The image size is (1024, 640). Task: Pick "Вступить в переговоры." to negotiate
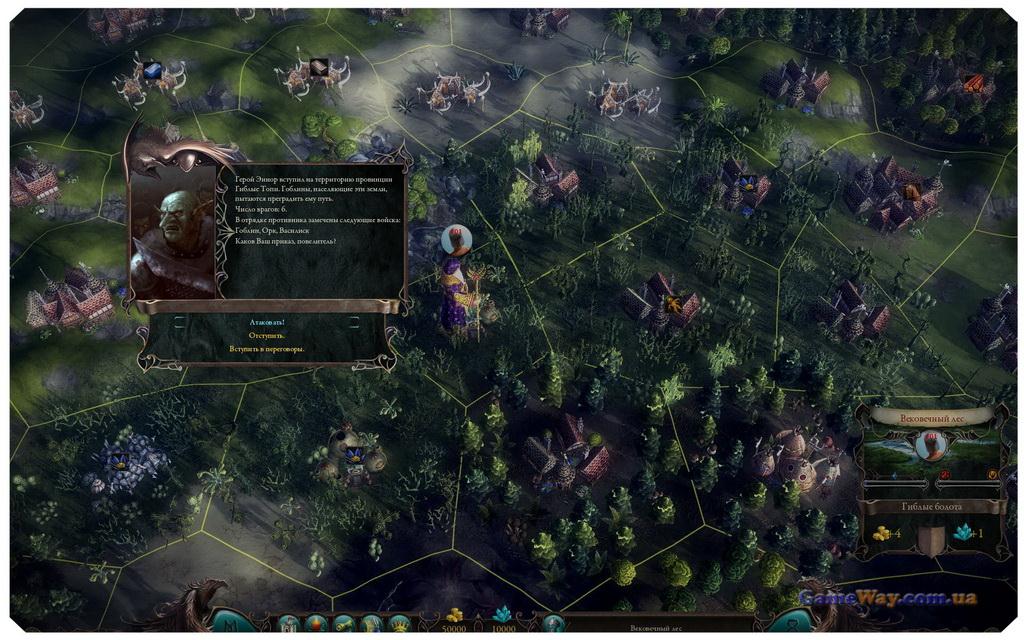[267, 349]
